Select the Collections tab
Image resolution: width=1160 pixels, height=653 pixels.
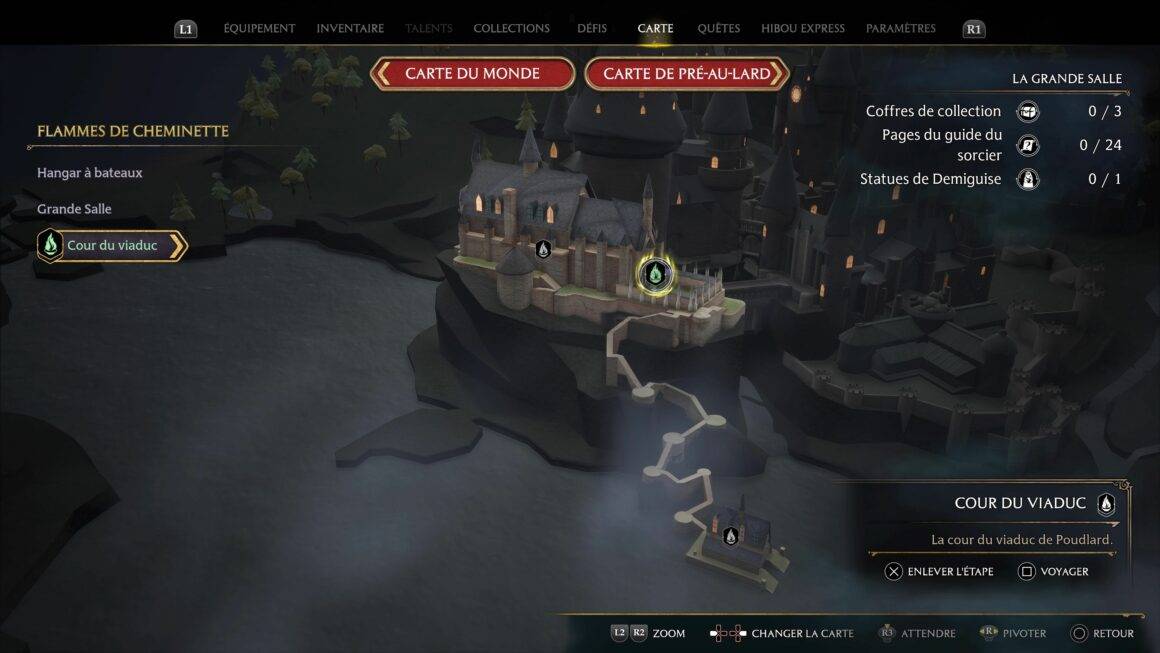[511, 29]
